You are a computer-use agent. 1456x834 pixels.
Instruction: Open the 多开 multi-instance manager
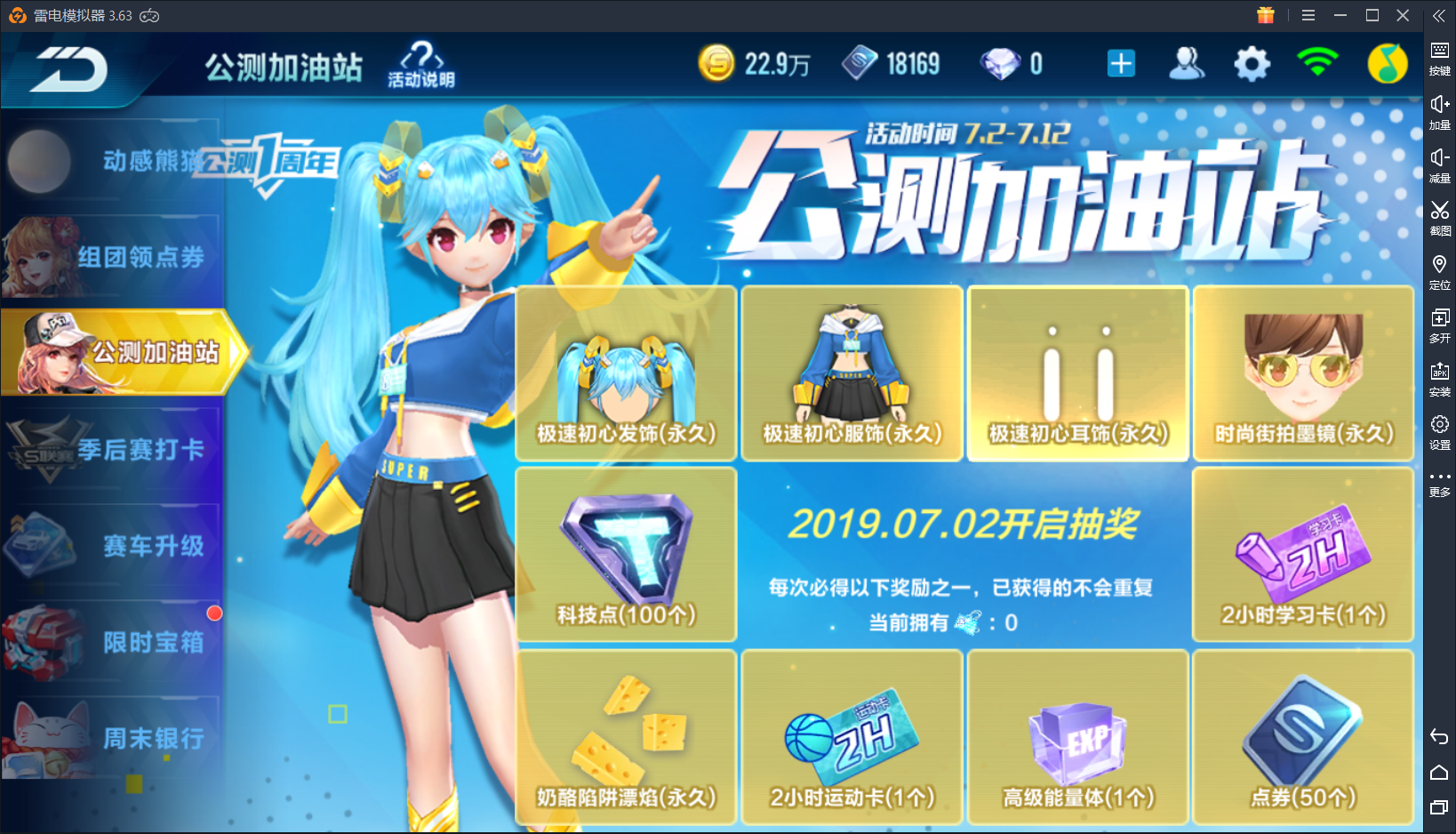pos(1439,323)
